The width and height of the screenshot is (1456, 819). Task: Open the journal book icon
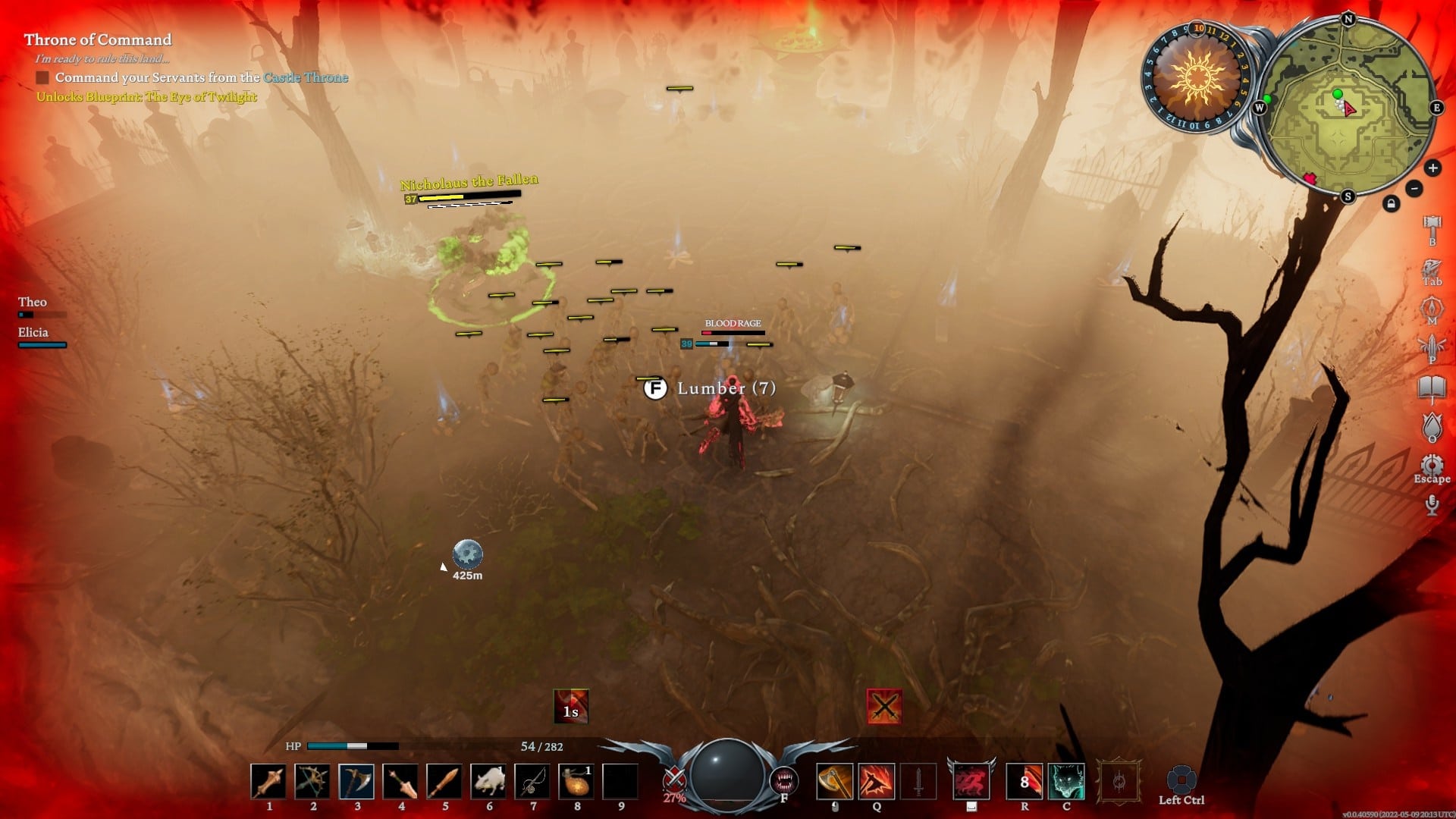[x=1432, y=388]
